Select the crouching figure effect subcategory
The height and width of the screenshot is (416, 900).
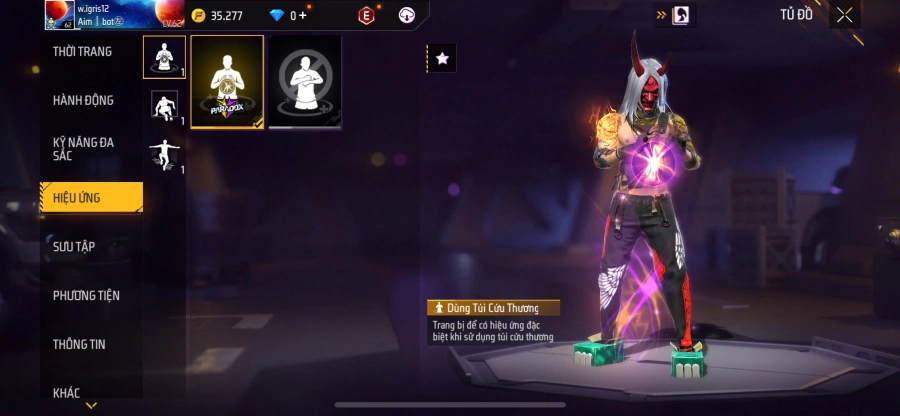tap(164, 106)
